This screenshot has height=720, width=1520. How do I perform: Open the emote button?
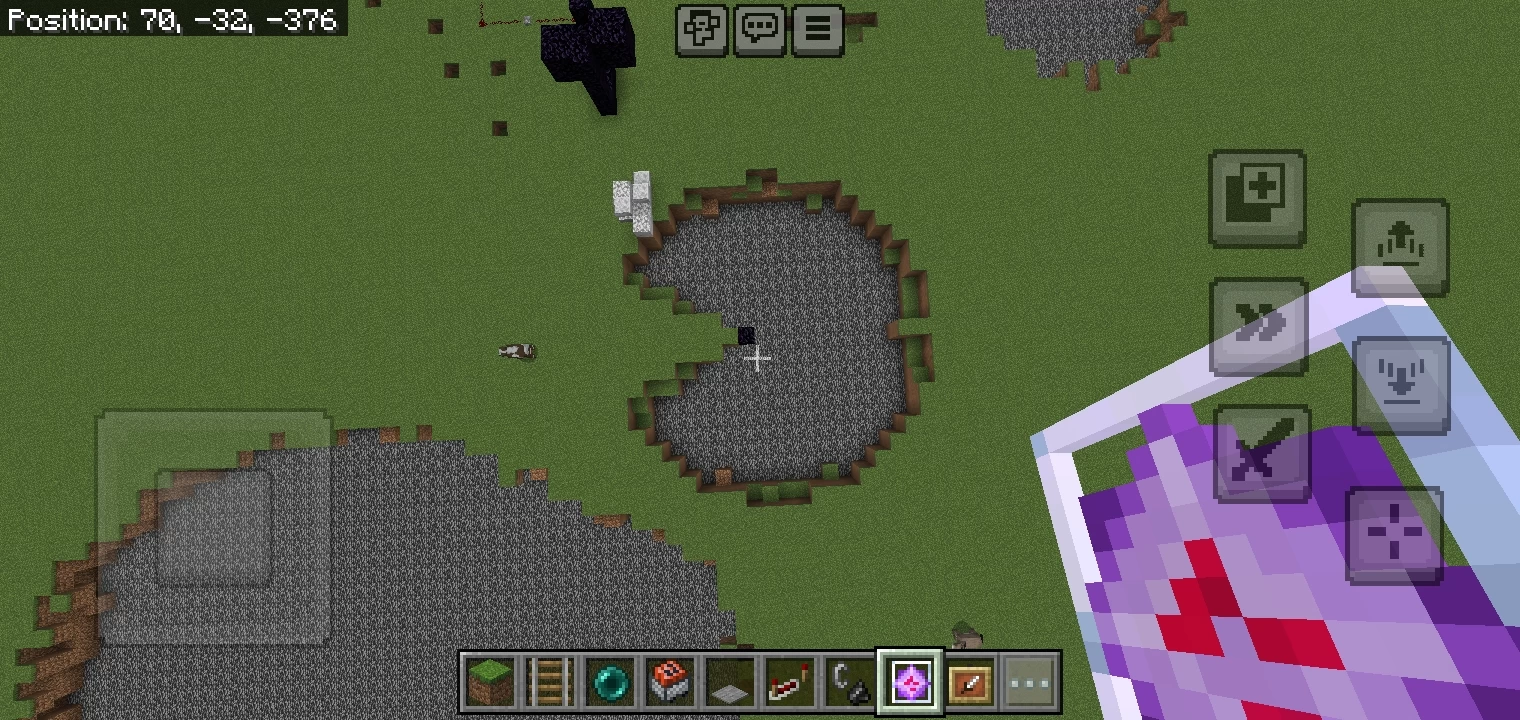click(701, 29)
